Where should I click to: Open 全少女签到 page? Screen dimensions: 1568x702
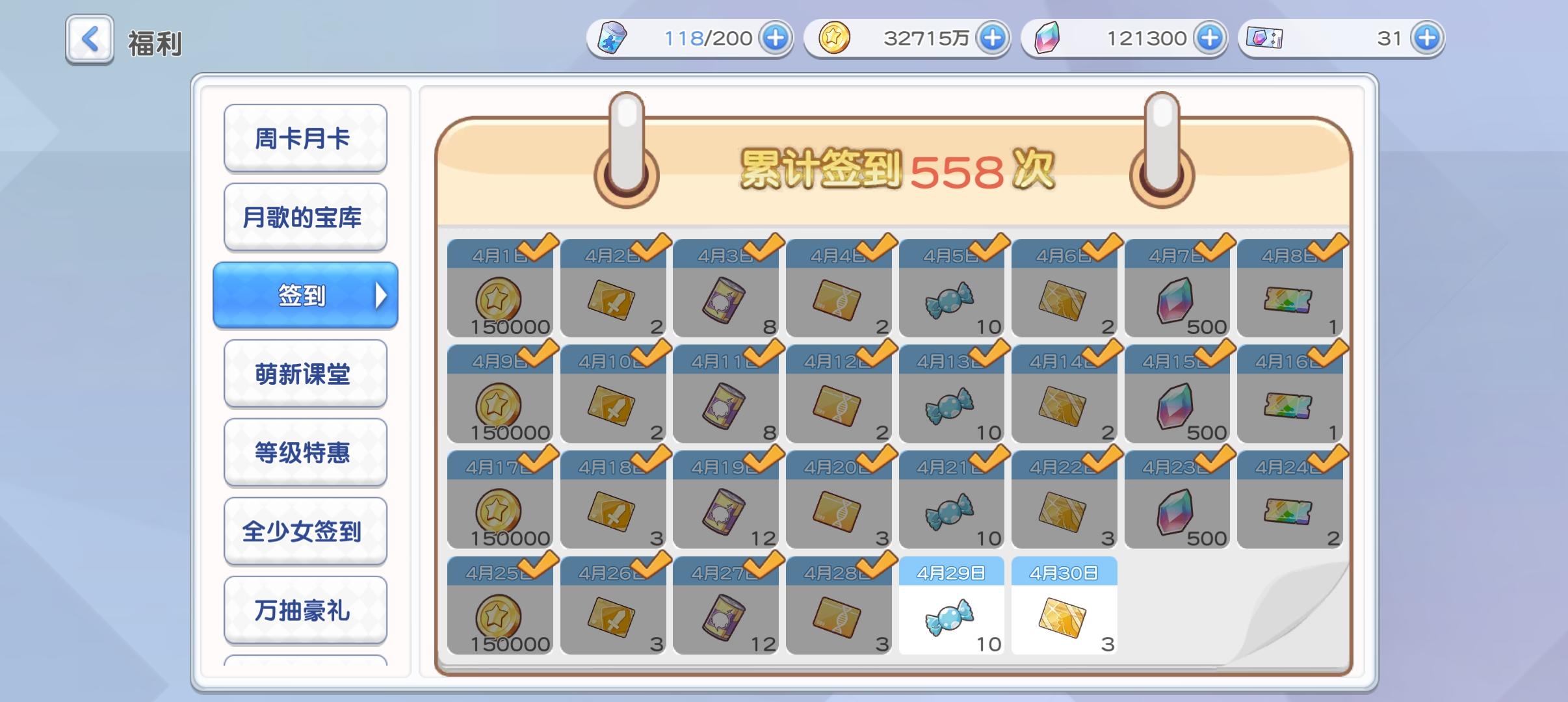(x=306, y=531)
